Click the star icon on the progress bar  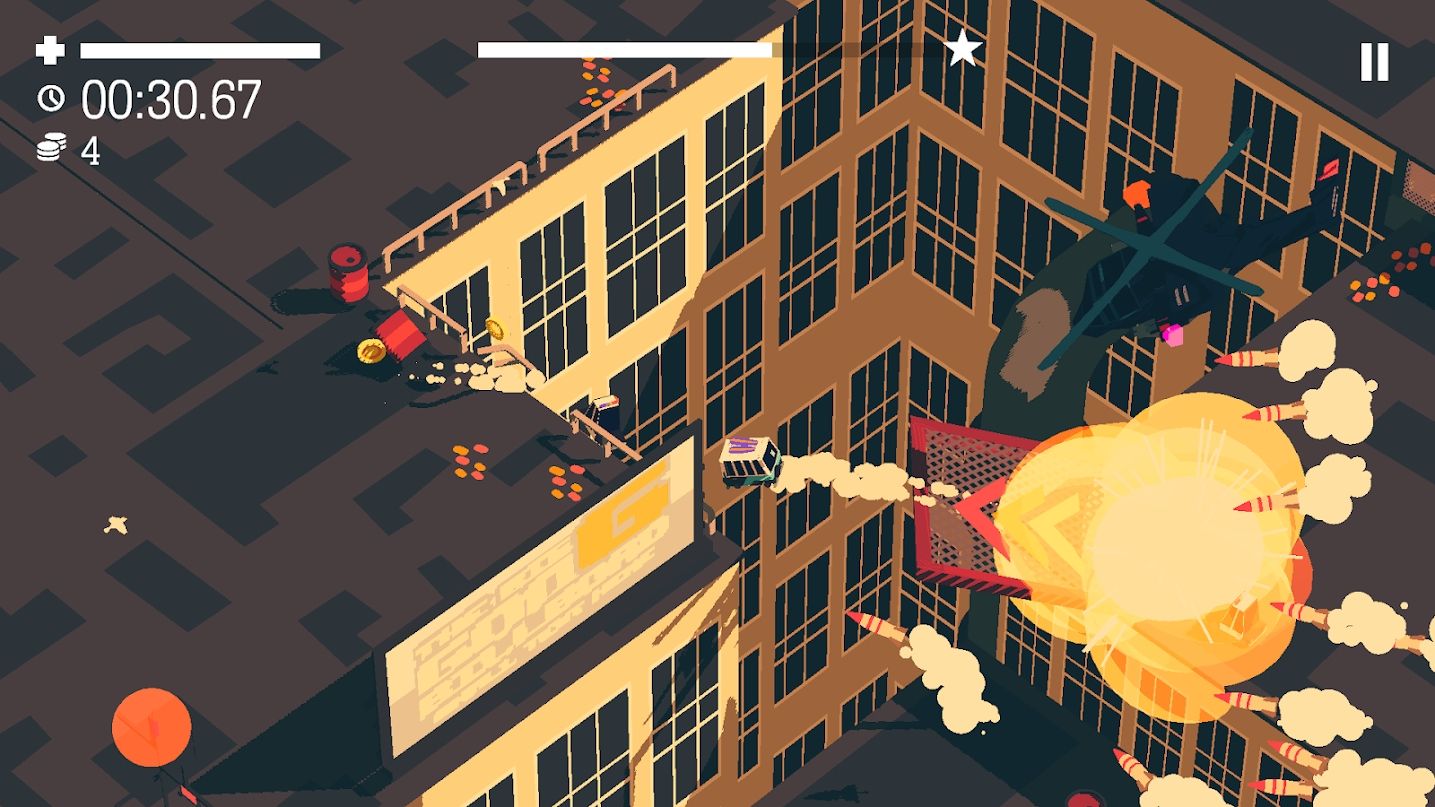(x=962, y=45)
